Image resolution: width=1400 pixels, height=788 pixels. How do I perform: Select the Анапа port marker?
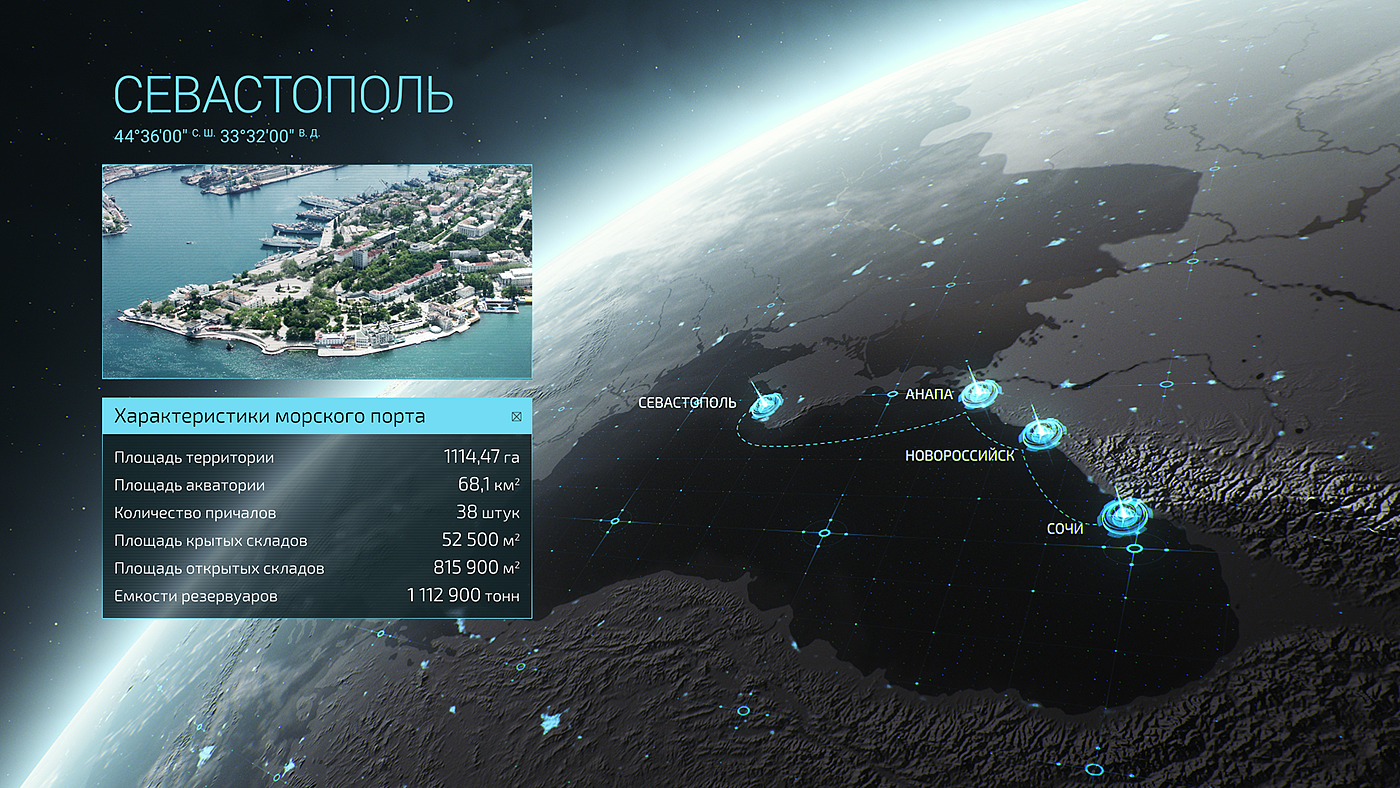point(978,394)
